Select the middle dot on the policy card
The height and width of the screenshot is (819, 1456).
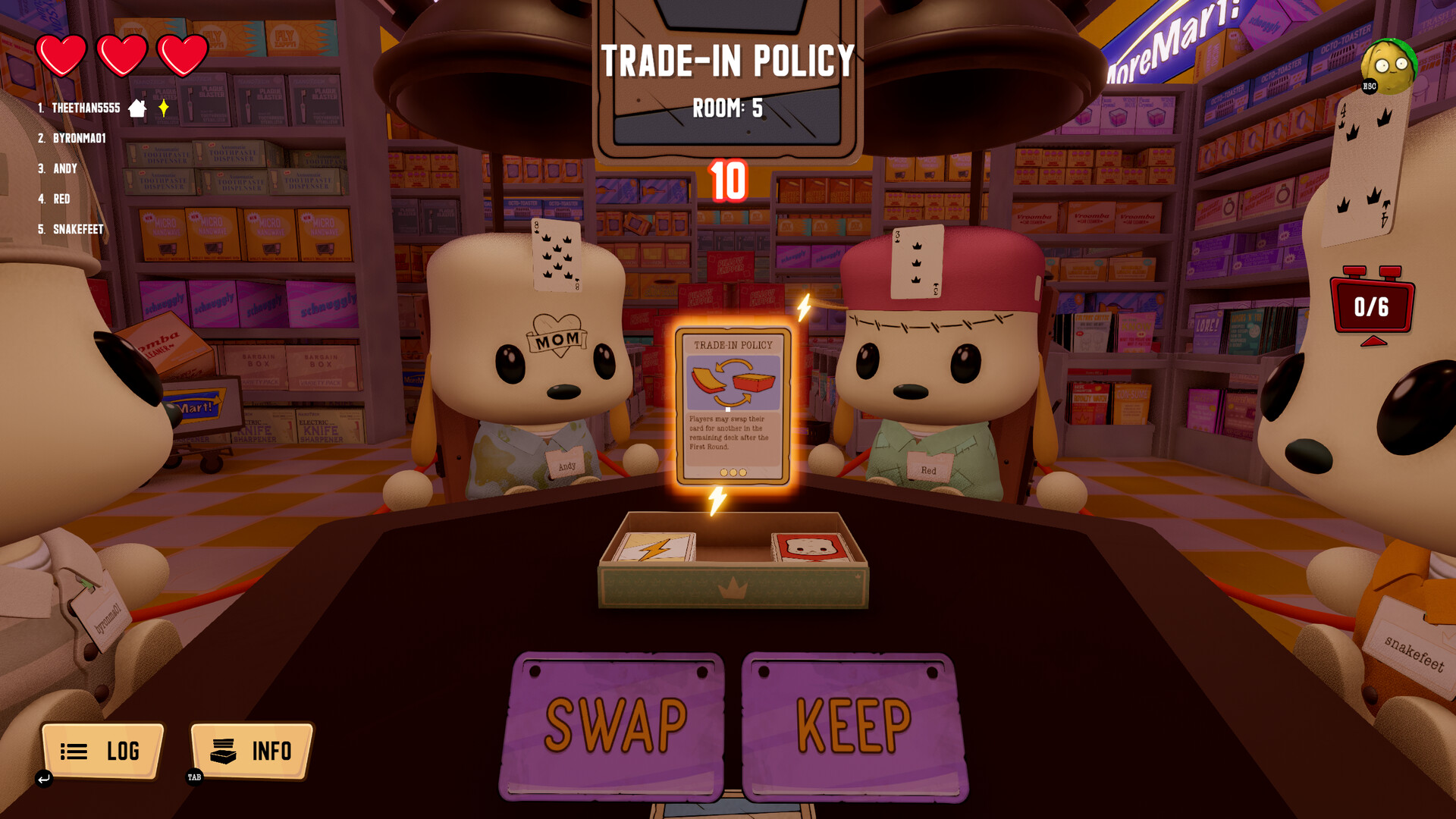click(x=732, y=473)
